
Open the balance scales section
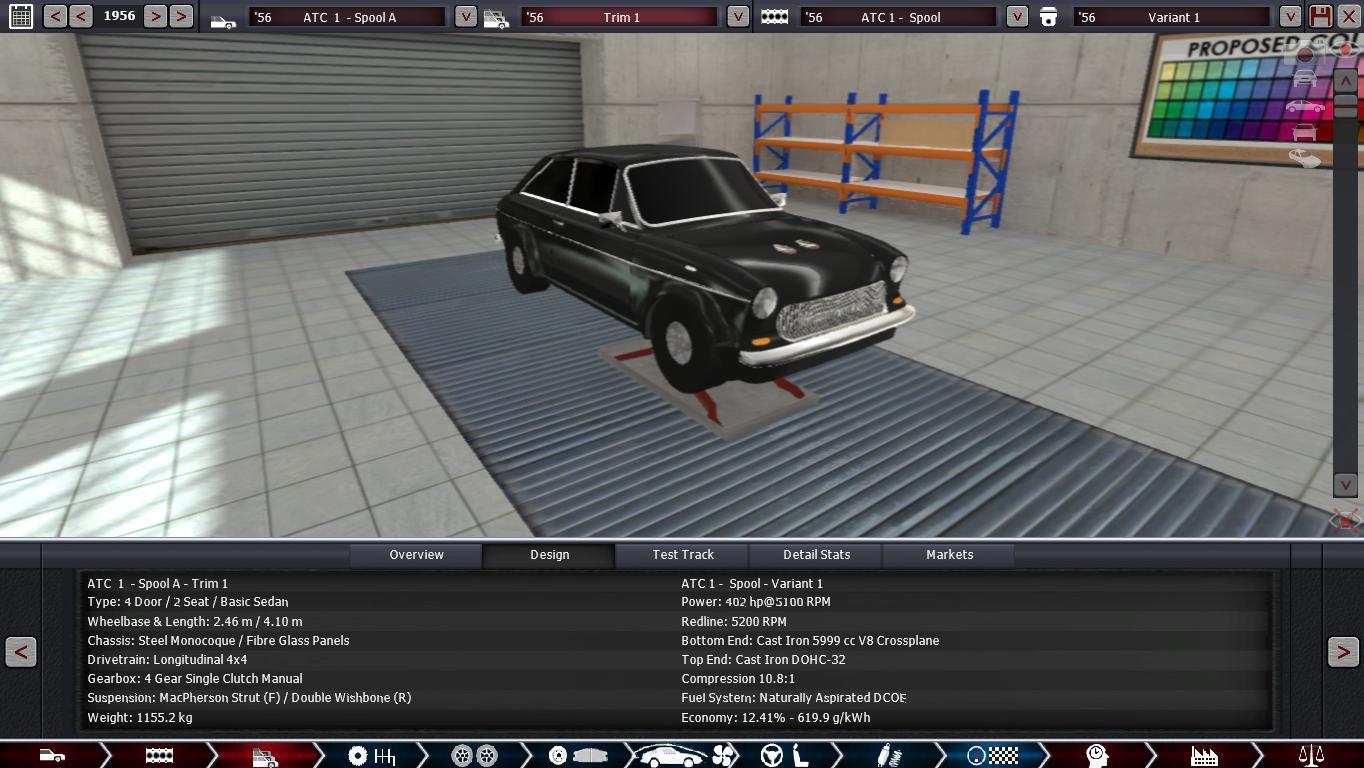tap(1310, 756)
